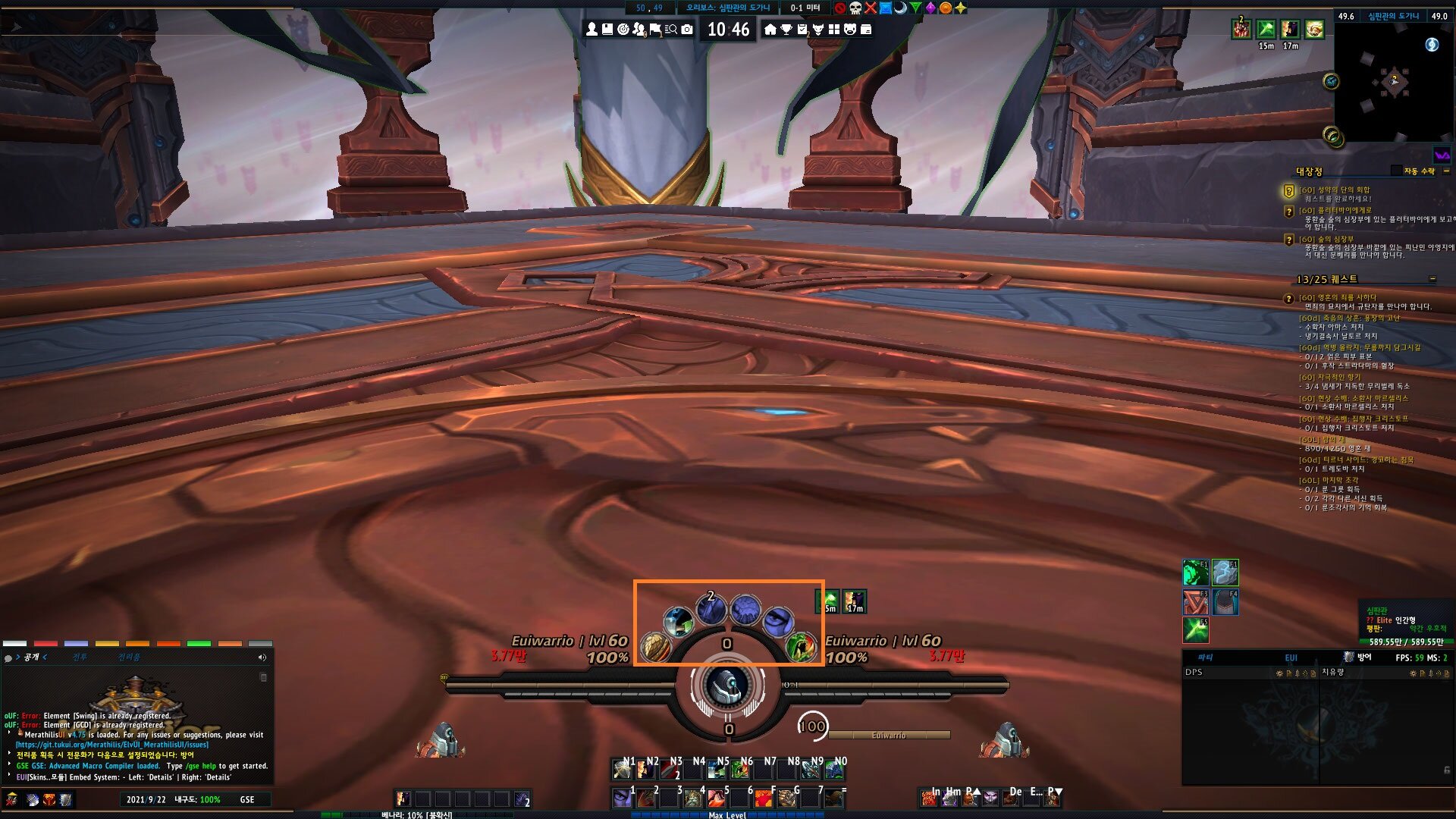The width and height of the screenshot is (1456, 819).
Task: Select the player portrait in center unit frame
Action: tap(727, 686)
